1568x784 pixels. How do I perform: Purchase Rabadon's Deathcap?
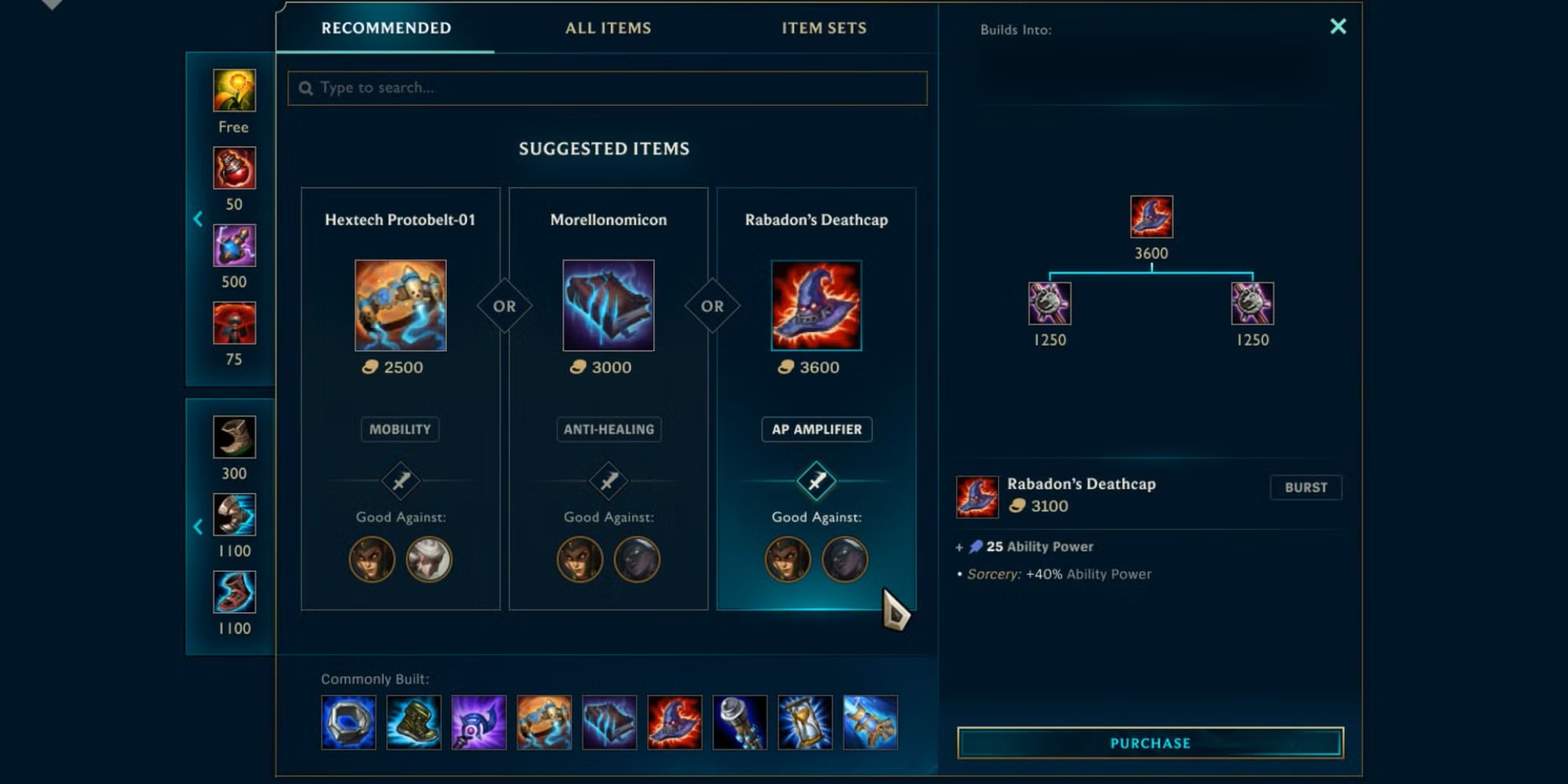click(x=1150, y=742)
